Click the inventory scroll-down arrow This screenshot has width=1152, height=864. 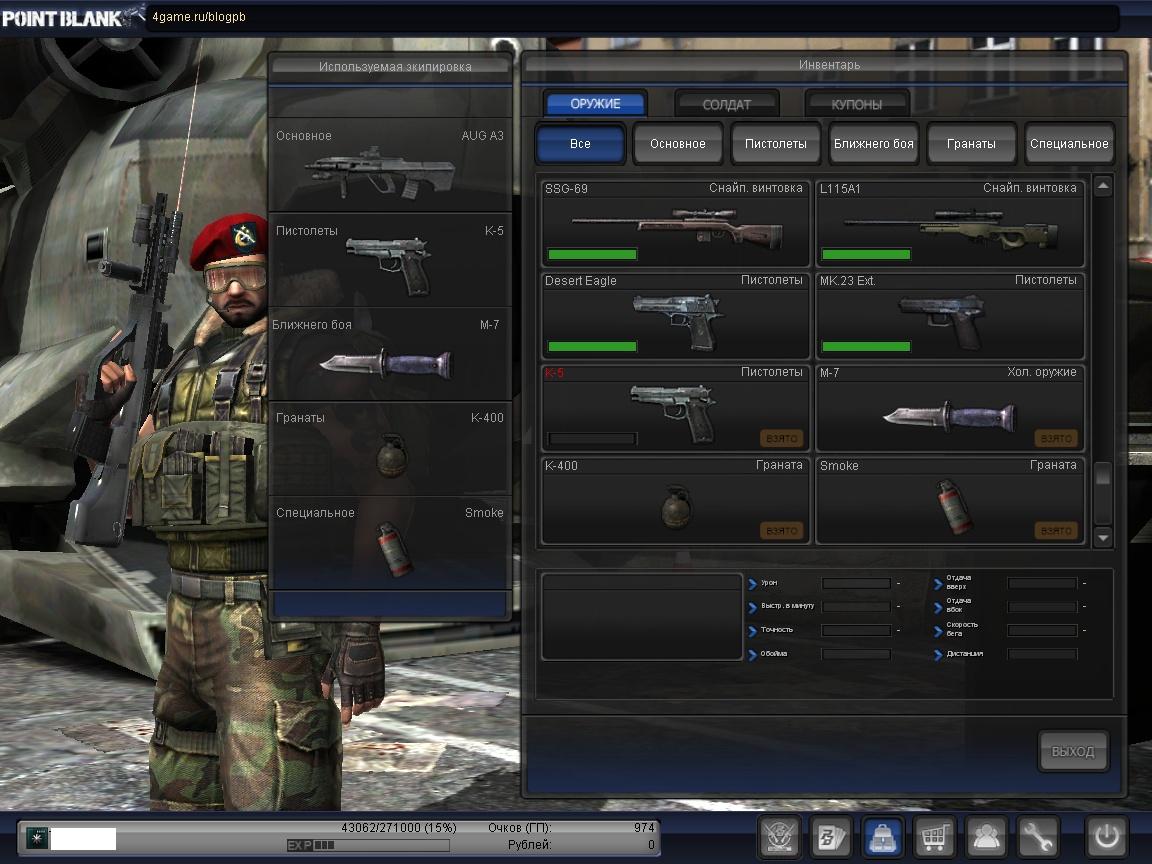point(1103,537)
